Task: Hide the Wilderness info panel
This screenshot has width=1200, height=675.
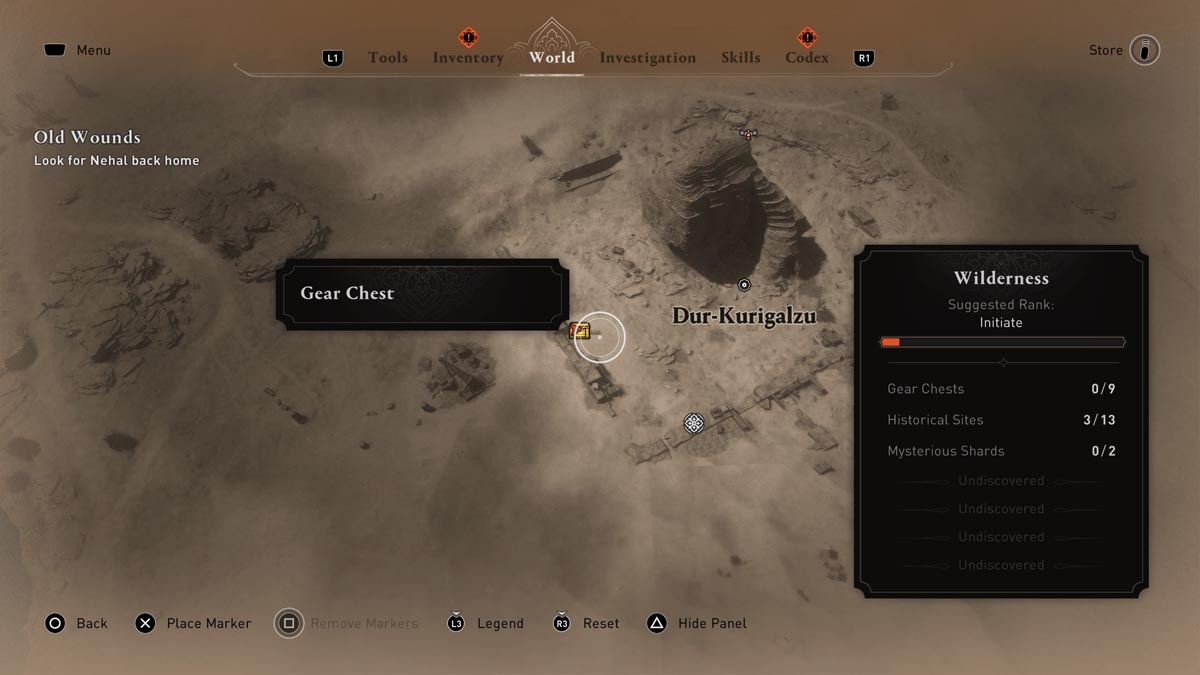Action: (697, 623)
